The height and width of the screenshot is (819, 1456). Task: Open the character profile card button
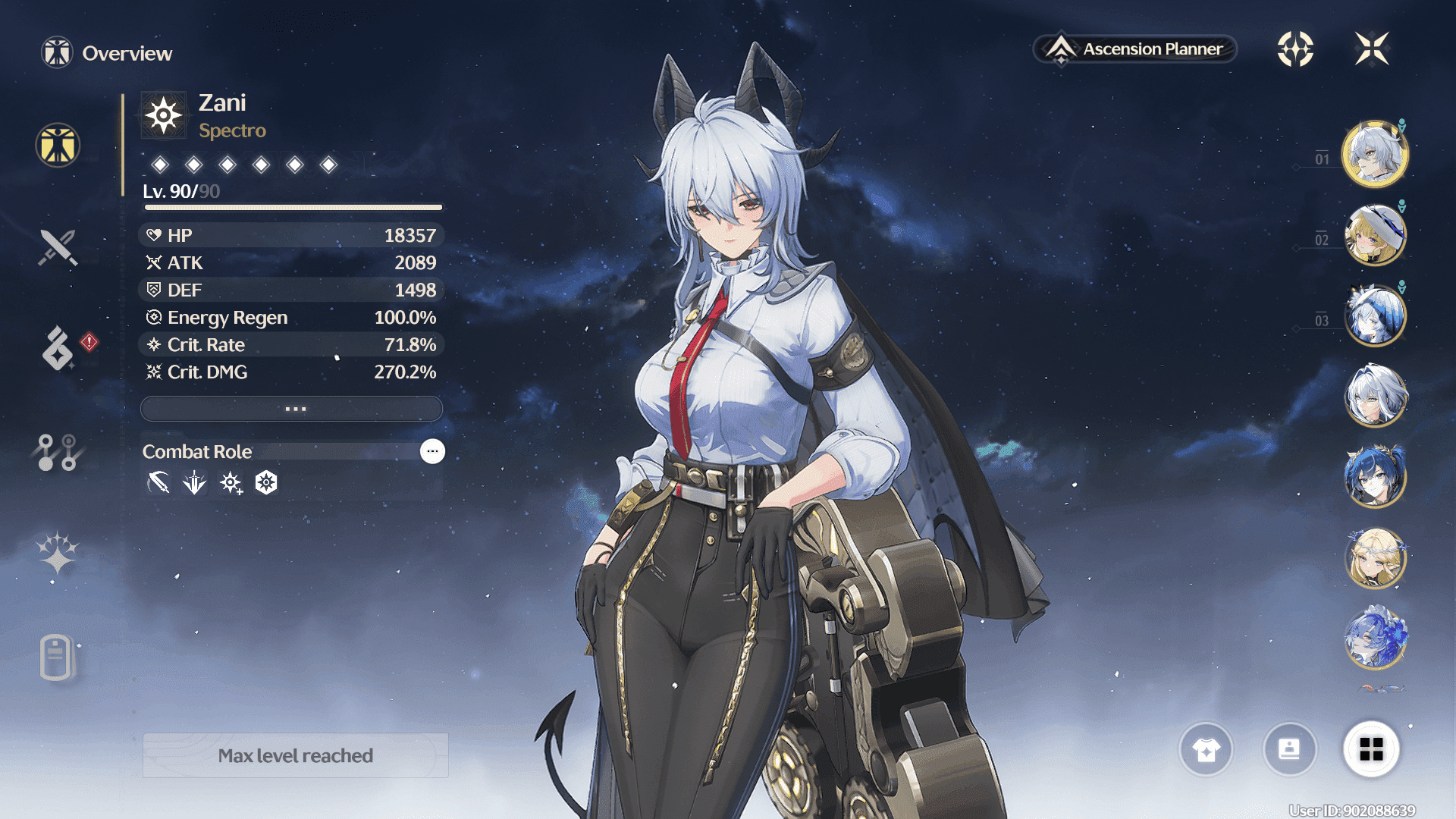pos(1289,750)
